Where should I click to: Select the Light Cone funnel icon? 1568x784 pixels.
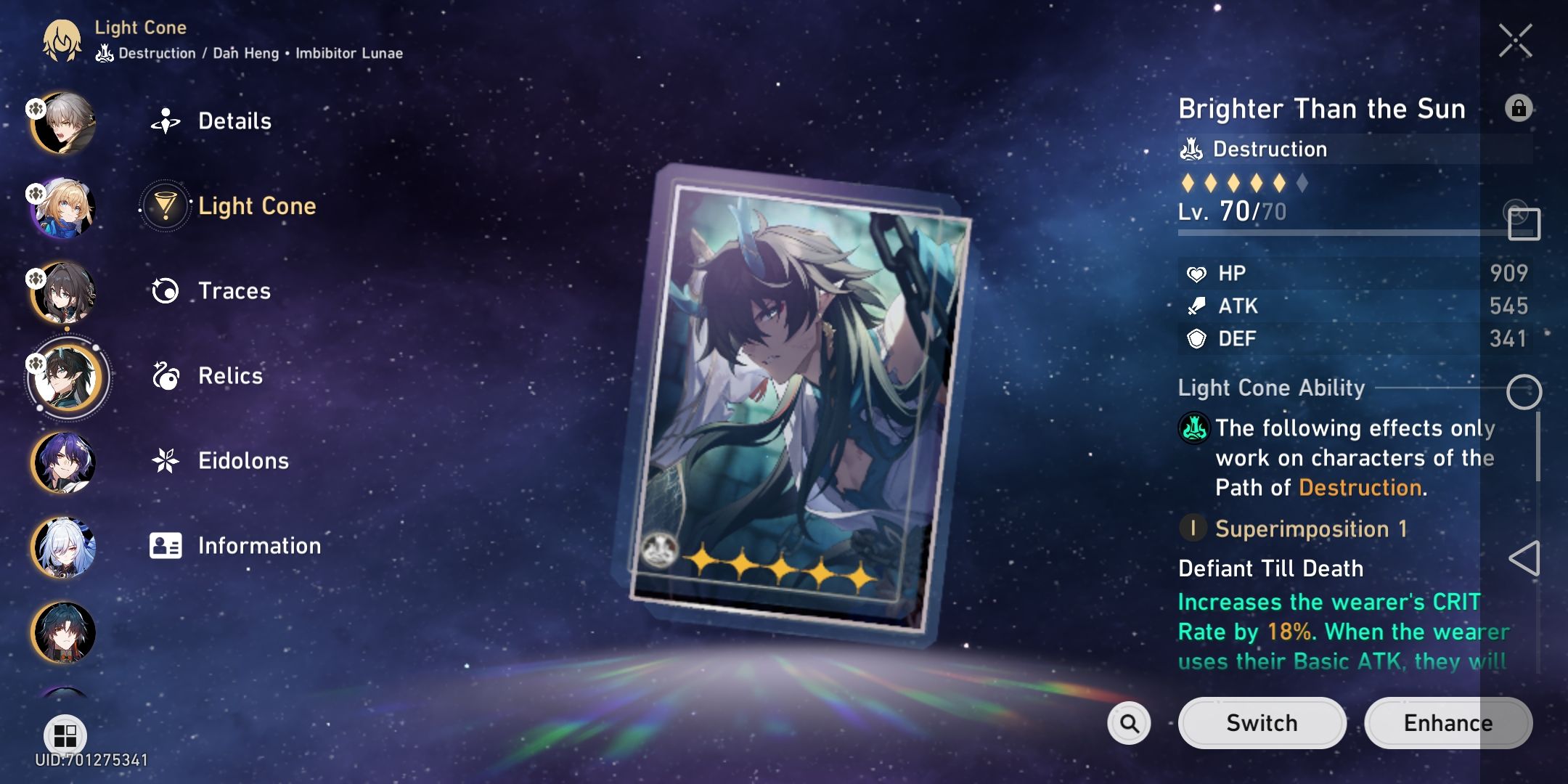167,205
